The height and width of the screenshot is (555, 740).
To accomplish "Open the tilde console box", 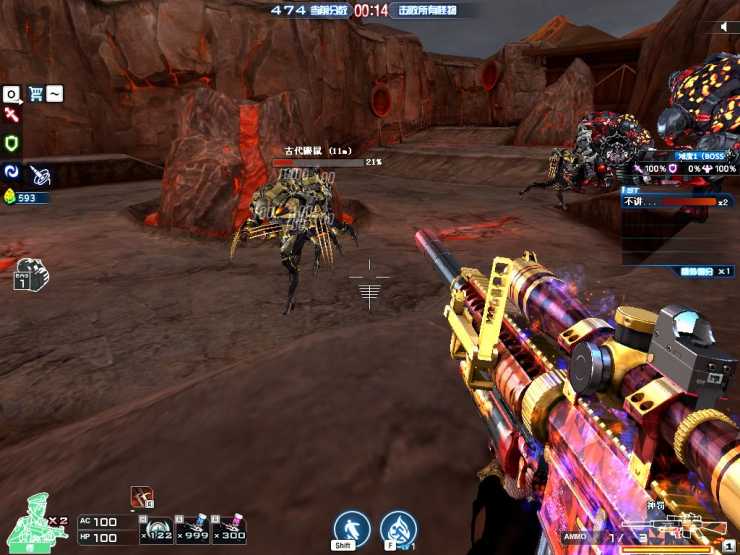I will point(55,94).
